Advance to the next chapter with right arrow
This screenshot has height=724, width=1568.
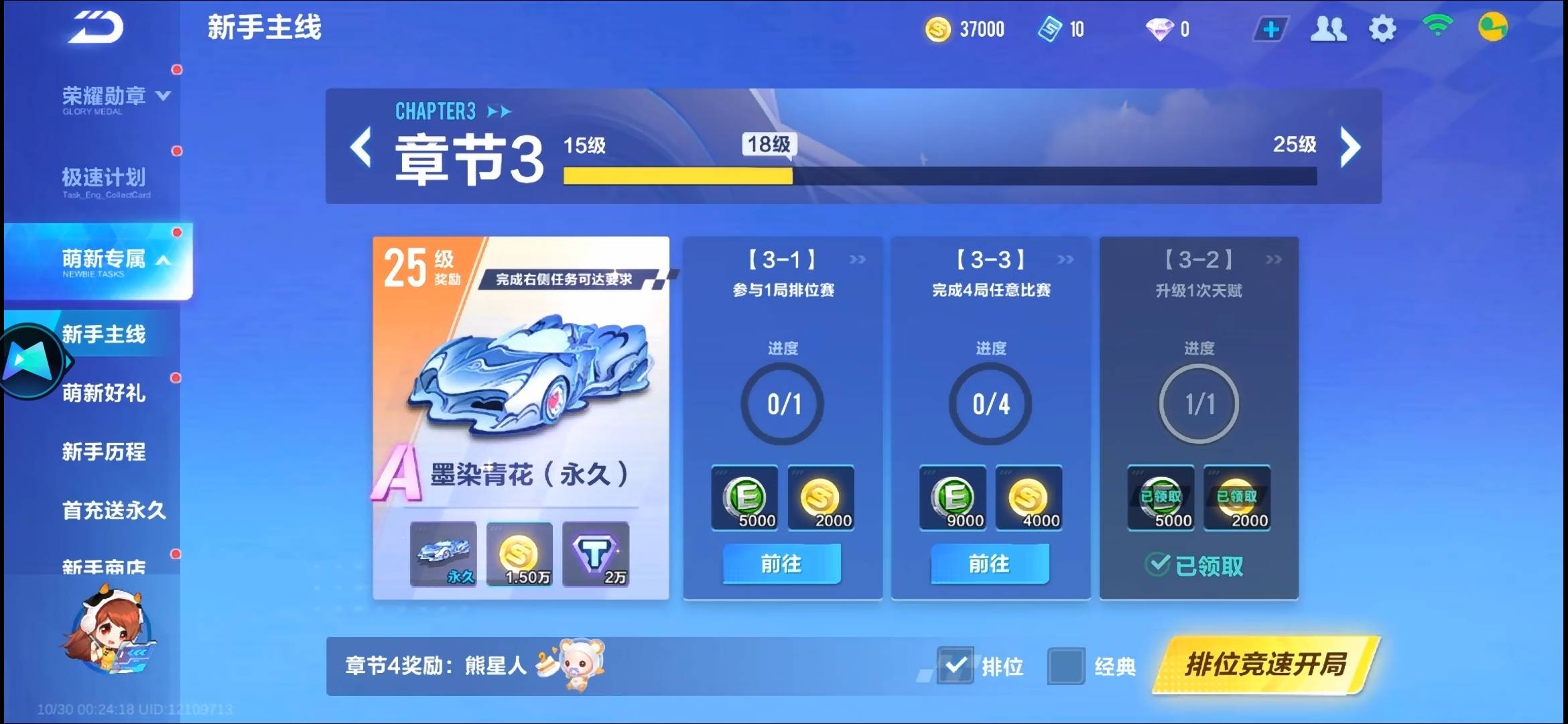[x=1350, y=147]
